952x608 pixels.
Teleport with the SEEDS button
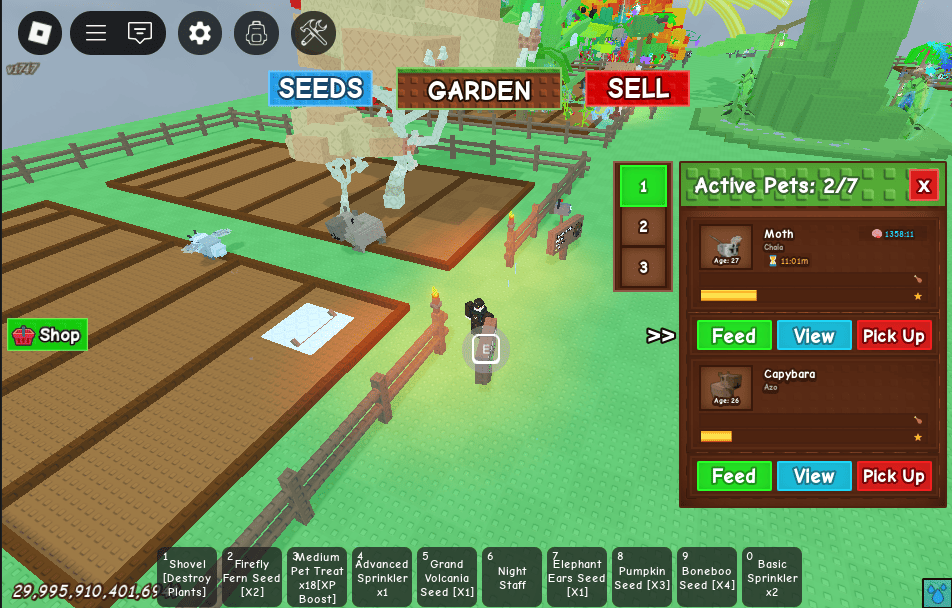320,89
